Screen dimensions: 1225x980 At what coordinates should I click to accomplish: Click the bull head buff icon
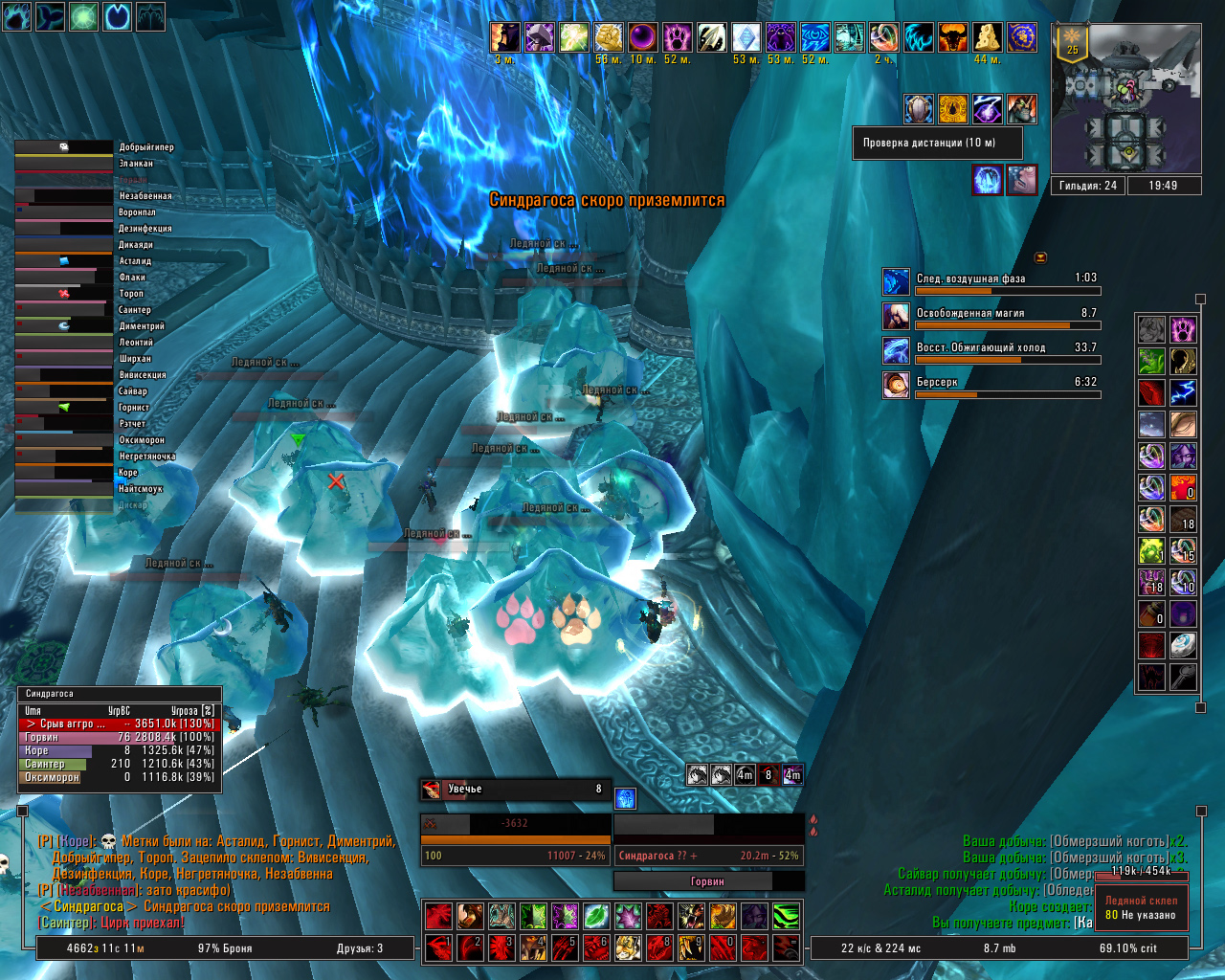[952, 38]
